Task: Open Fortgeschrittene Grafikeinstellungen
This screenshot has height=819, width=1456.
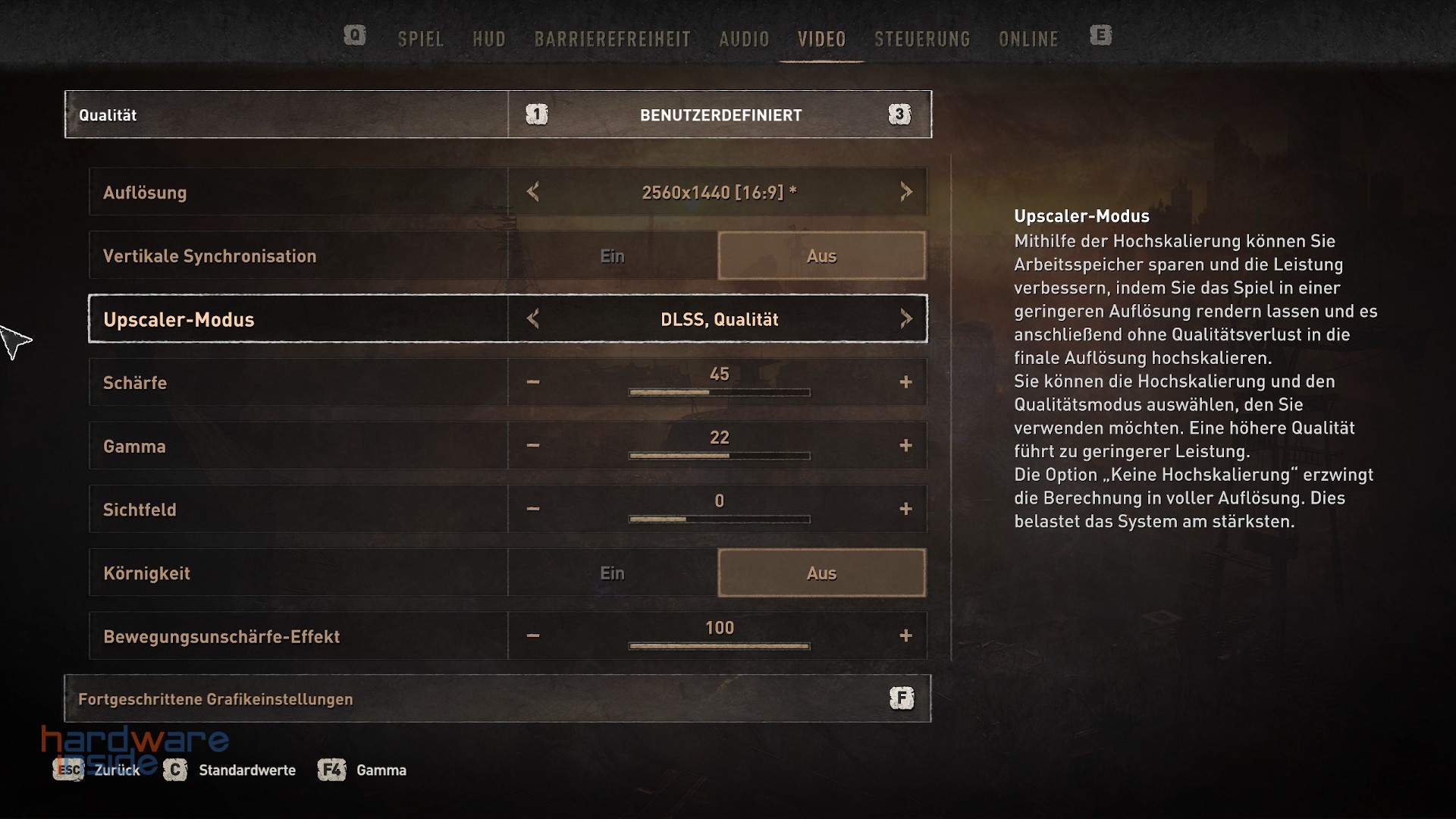Action: [x=497, y=699]
